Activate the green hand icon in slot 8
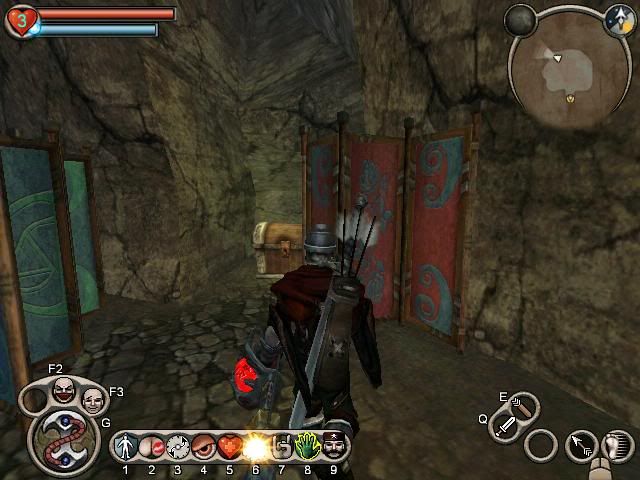640x480 pixels. [307, 446]
